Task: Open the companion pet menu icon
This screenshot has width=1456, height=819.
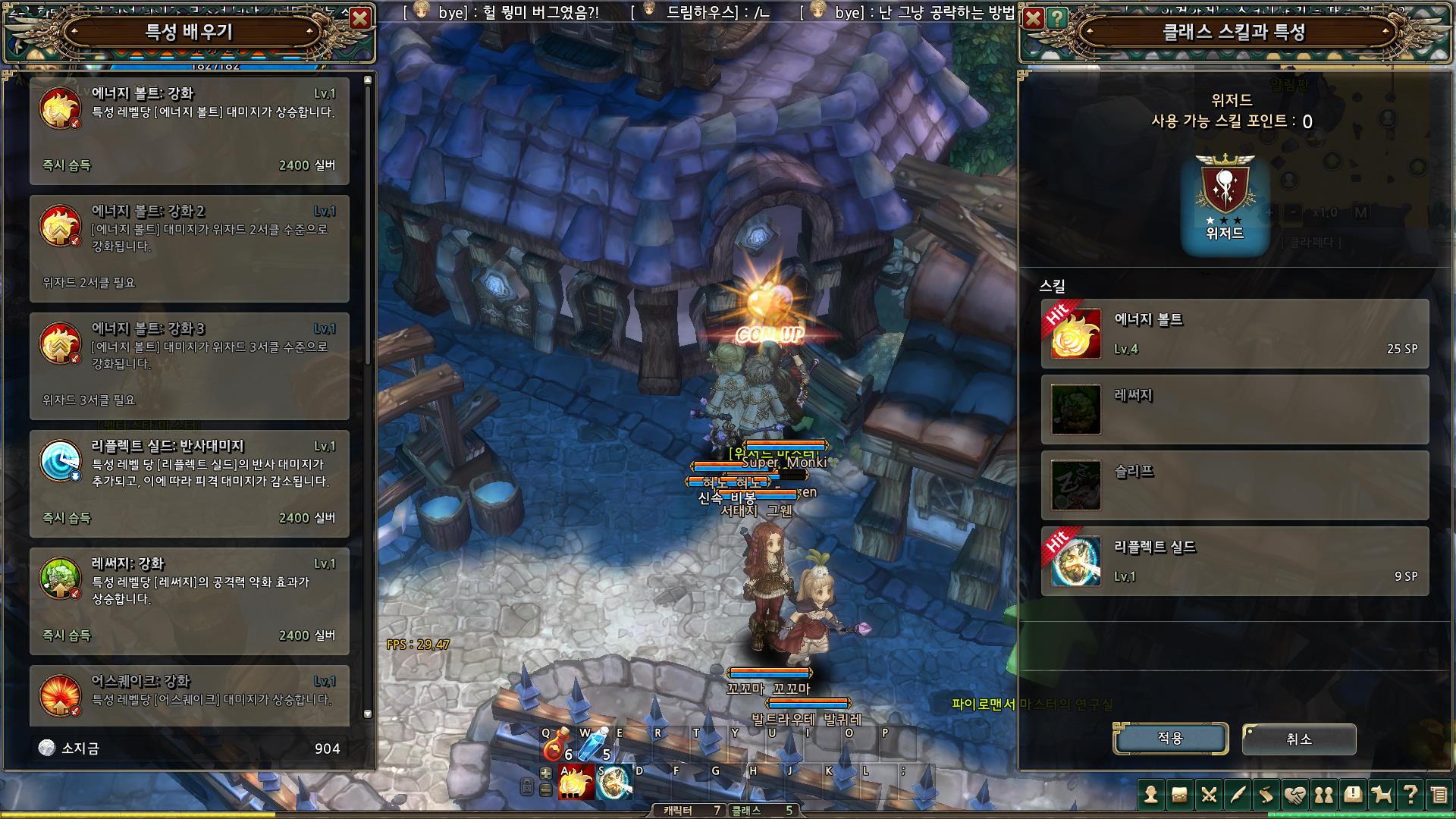Action: pos(1381,795)
